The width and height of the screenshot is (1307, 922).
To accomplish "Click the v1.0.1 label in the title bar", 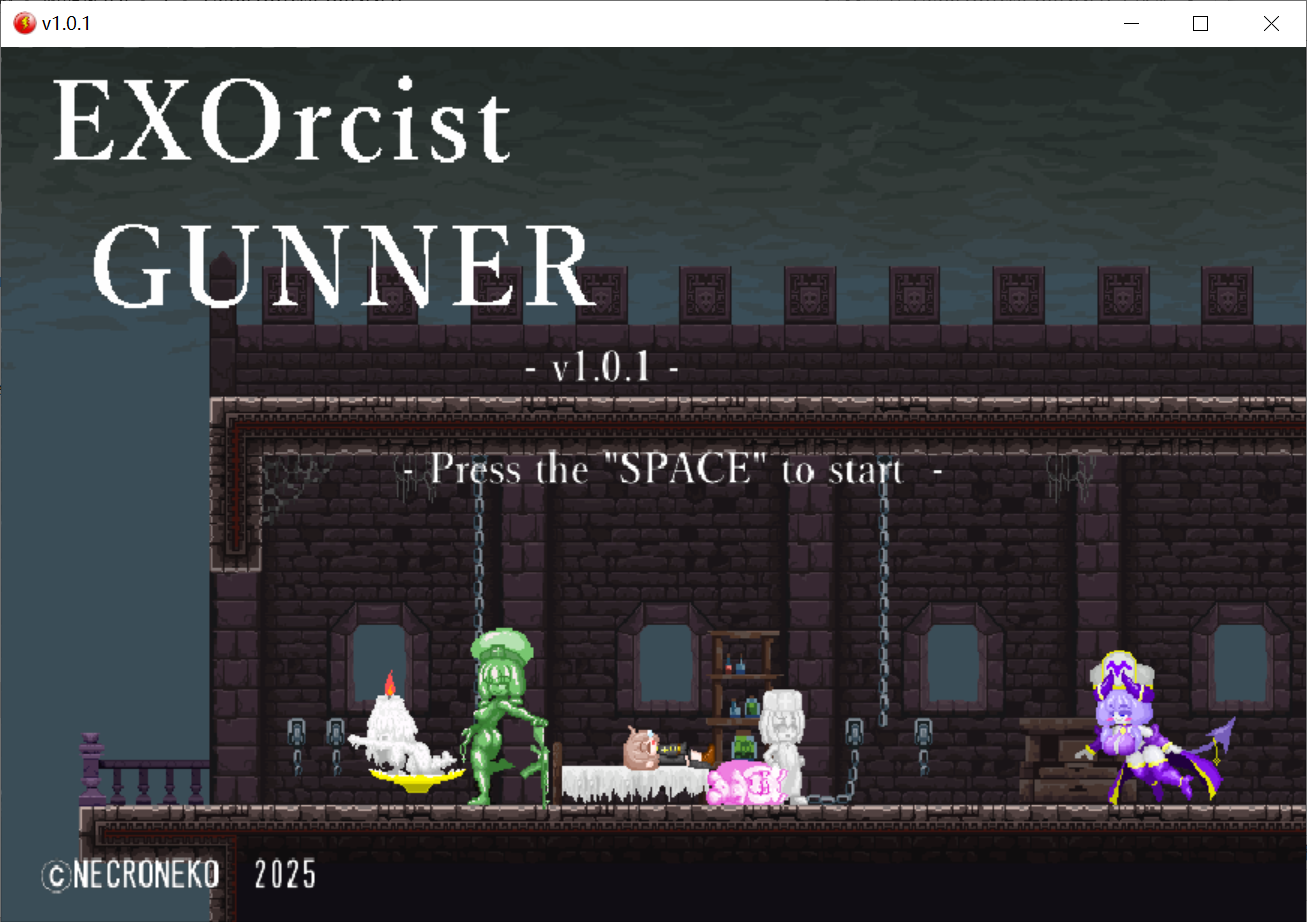I will pyautogui.click(x=63, y=22).
